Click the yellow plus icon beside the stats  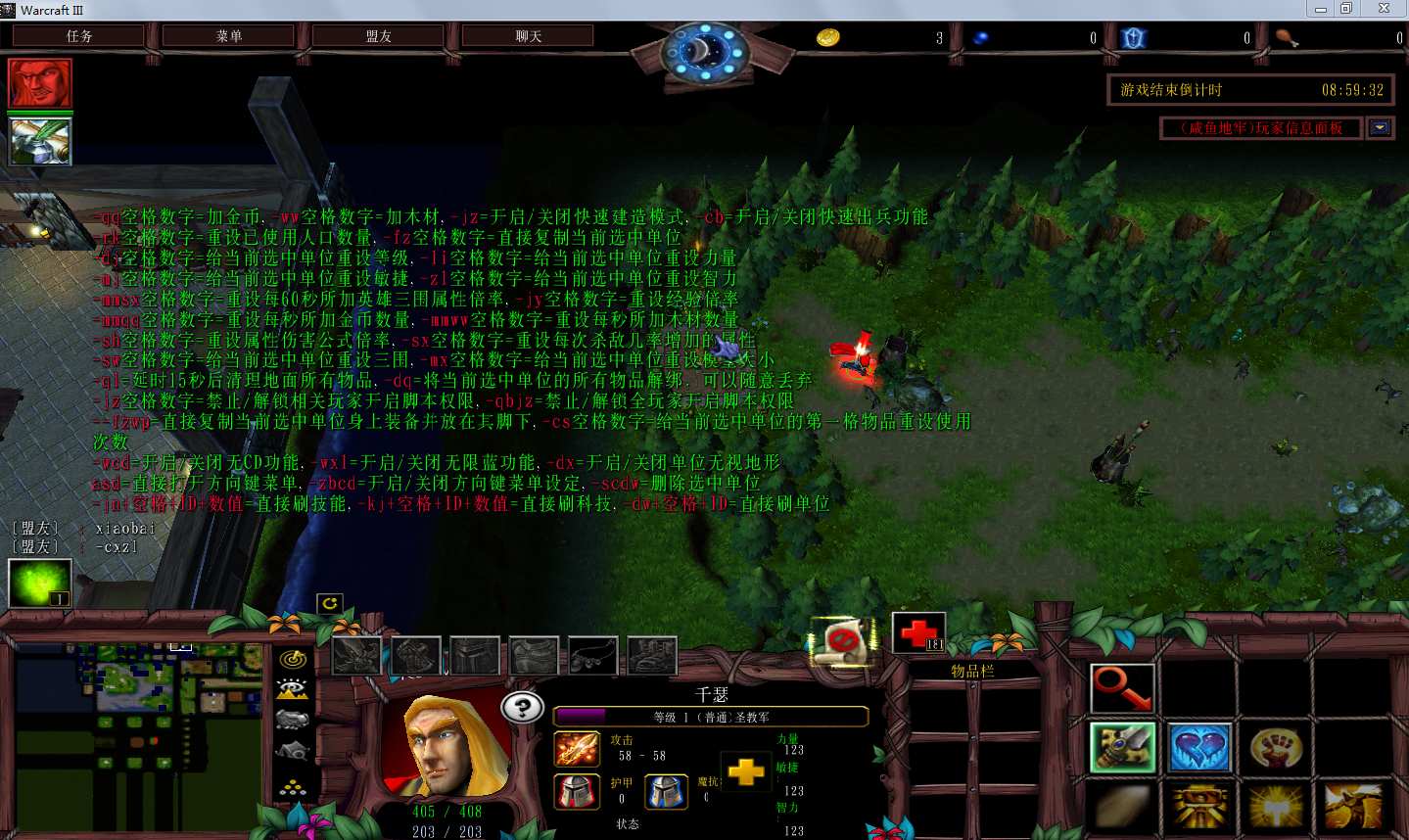tap(745, 772)
